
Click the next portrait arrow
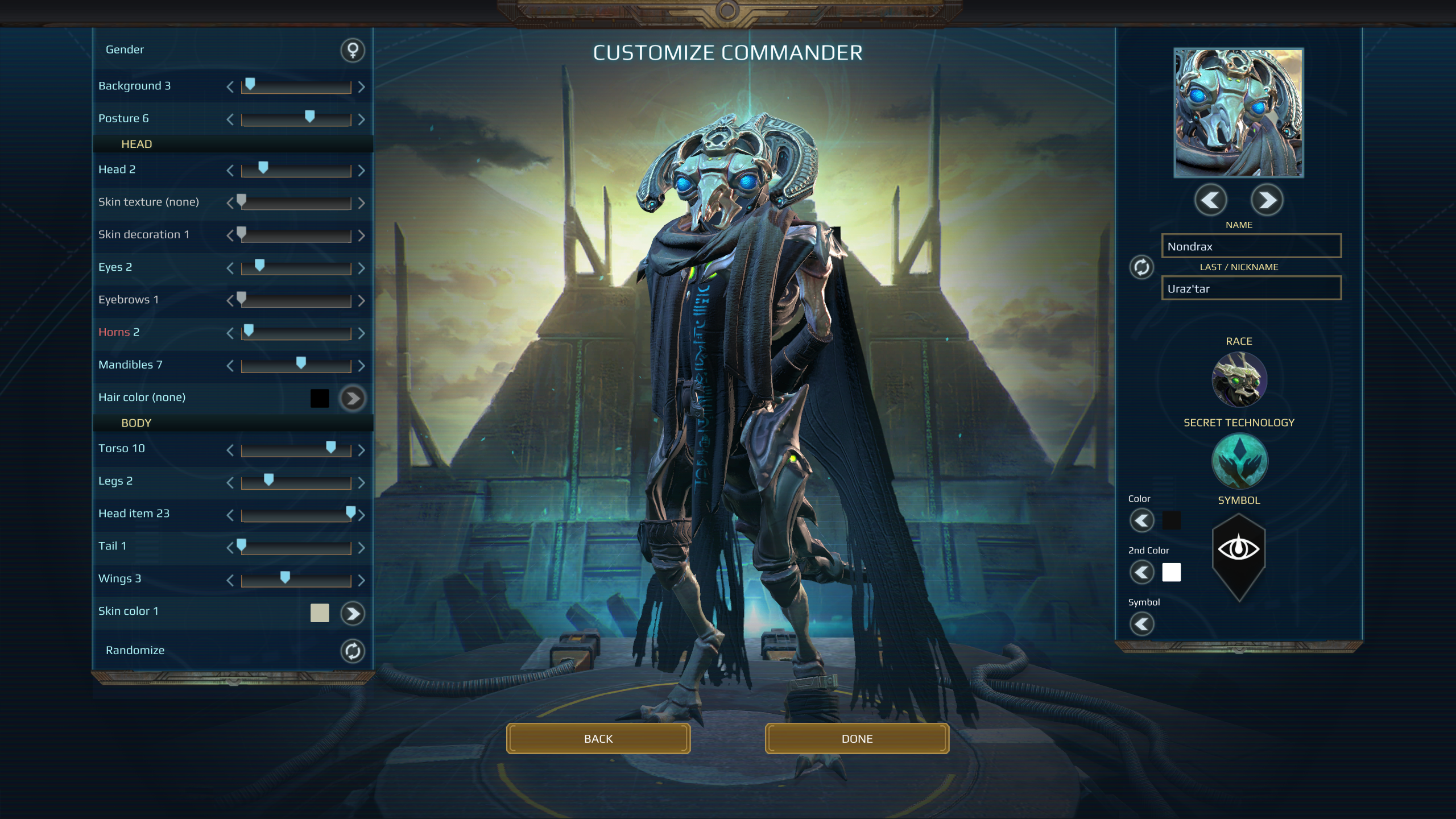pos(1267,200)
